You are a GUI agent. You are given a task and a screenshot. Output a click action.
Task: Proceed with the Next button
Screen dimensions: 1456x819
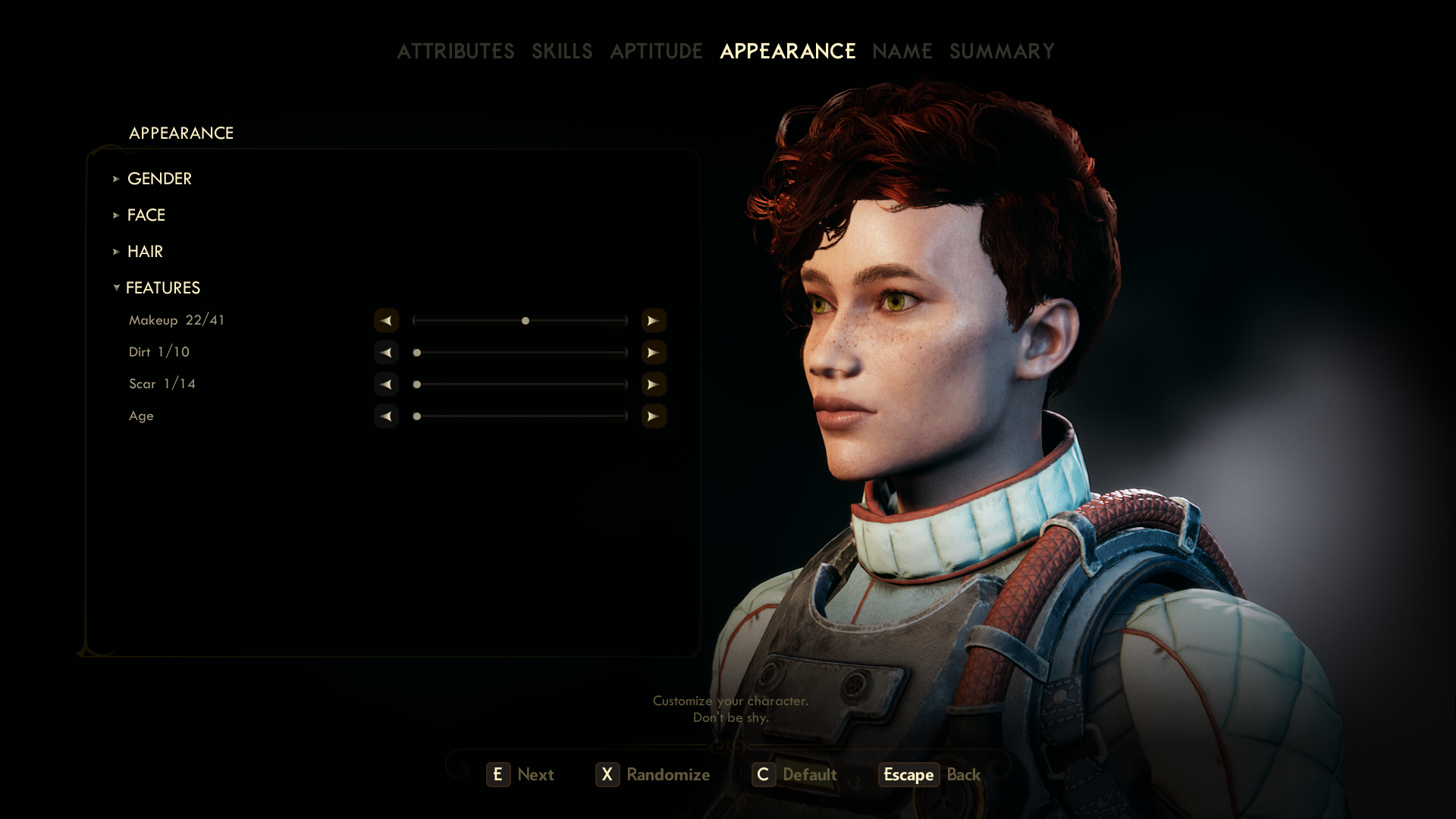(x=520, y=774)
